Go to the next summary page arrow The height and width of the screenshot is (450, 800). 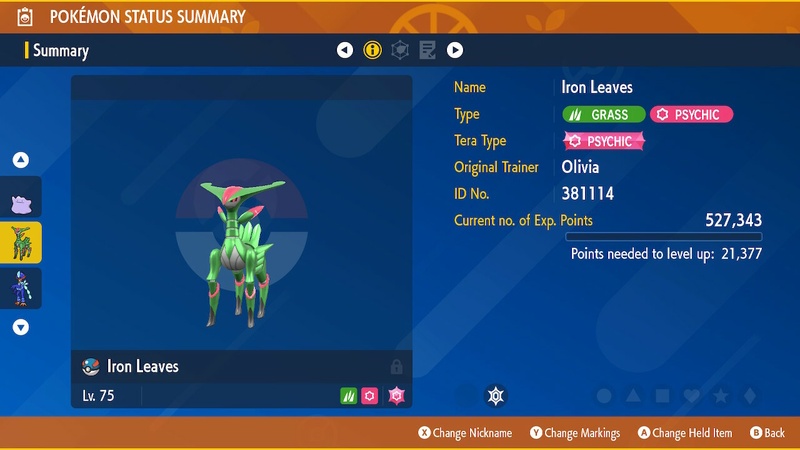click(455, 50)
